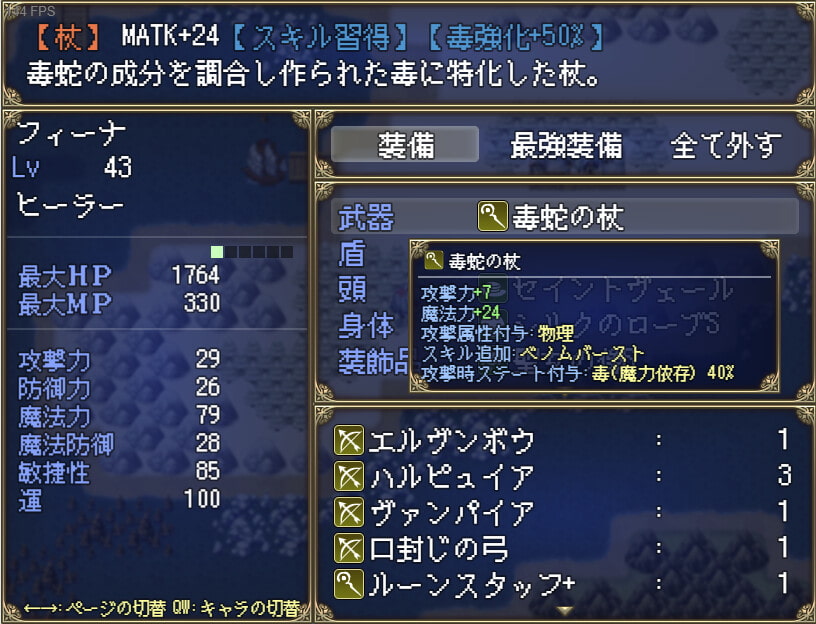Viewport: 816px width, 624px height.
Task: Equip the ヴァンパイア bow entry
Action: (x=564, y=512)
